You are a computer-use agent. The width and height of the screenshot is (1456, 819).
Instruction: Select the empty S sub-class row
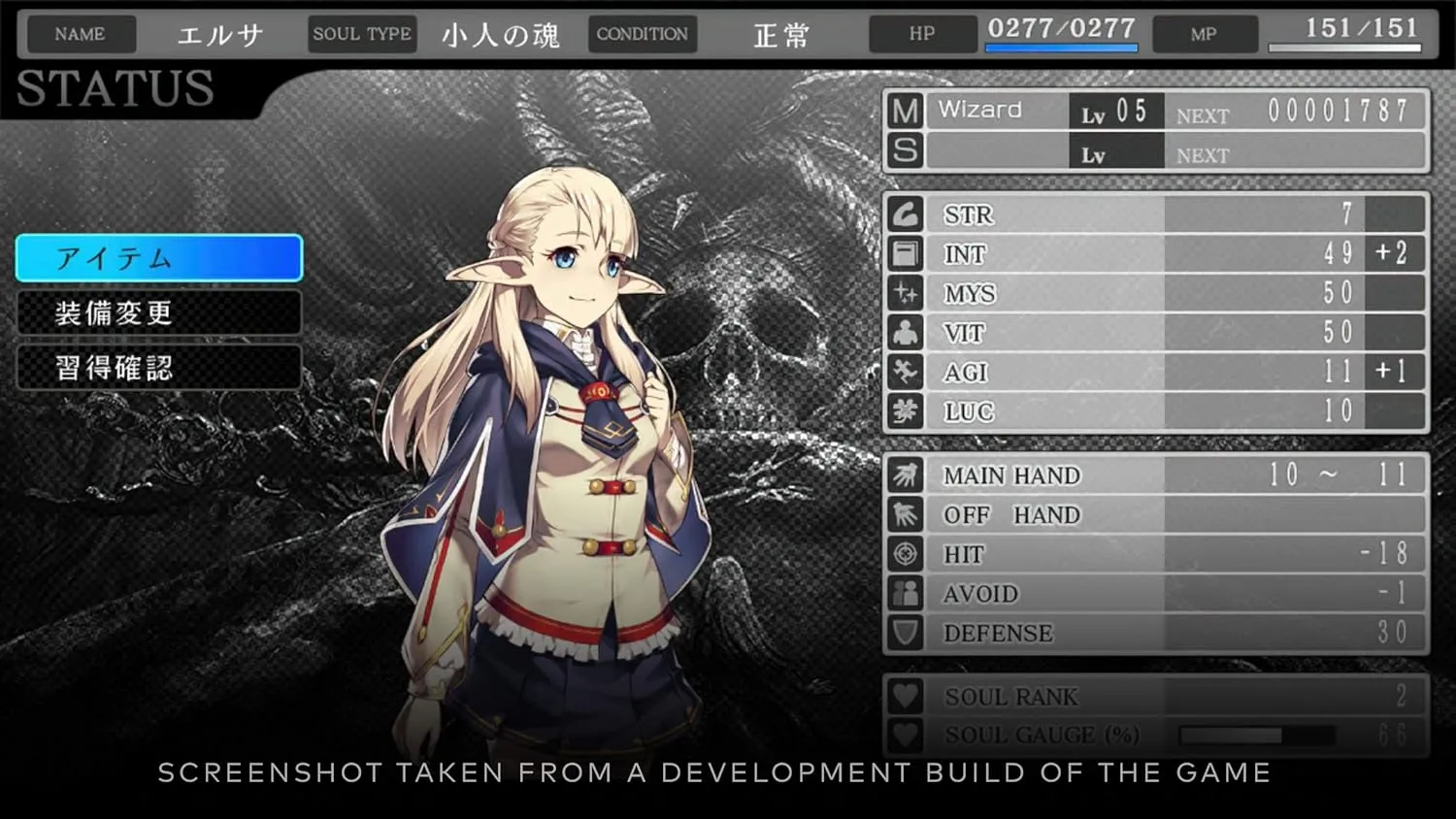1155,152
